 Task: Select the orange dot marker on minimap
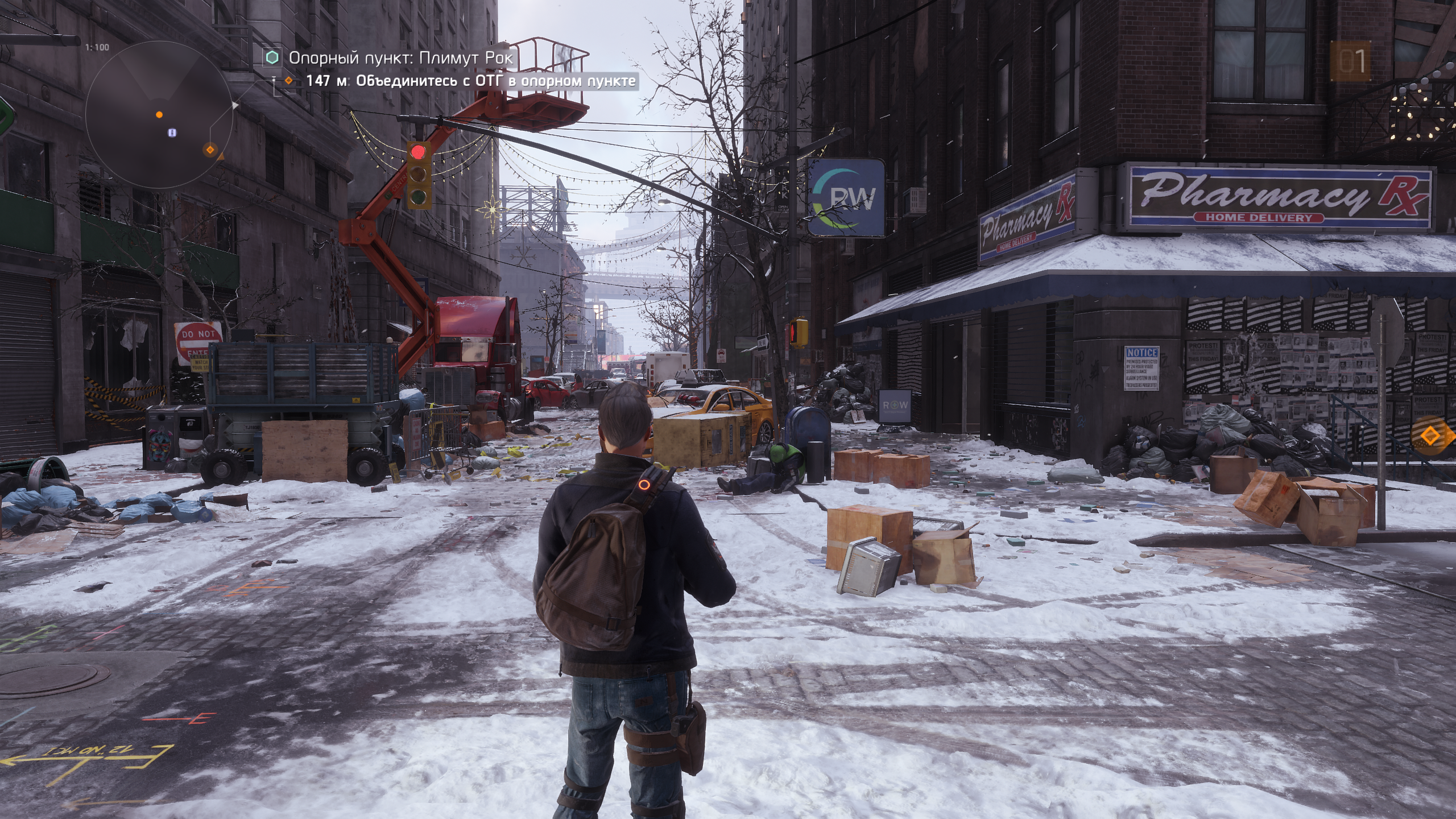click(x=159, y=115)
